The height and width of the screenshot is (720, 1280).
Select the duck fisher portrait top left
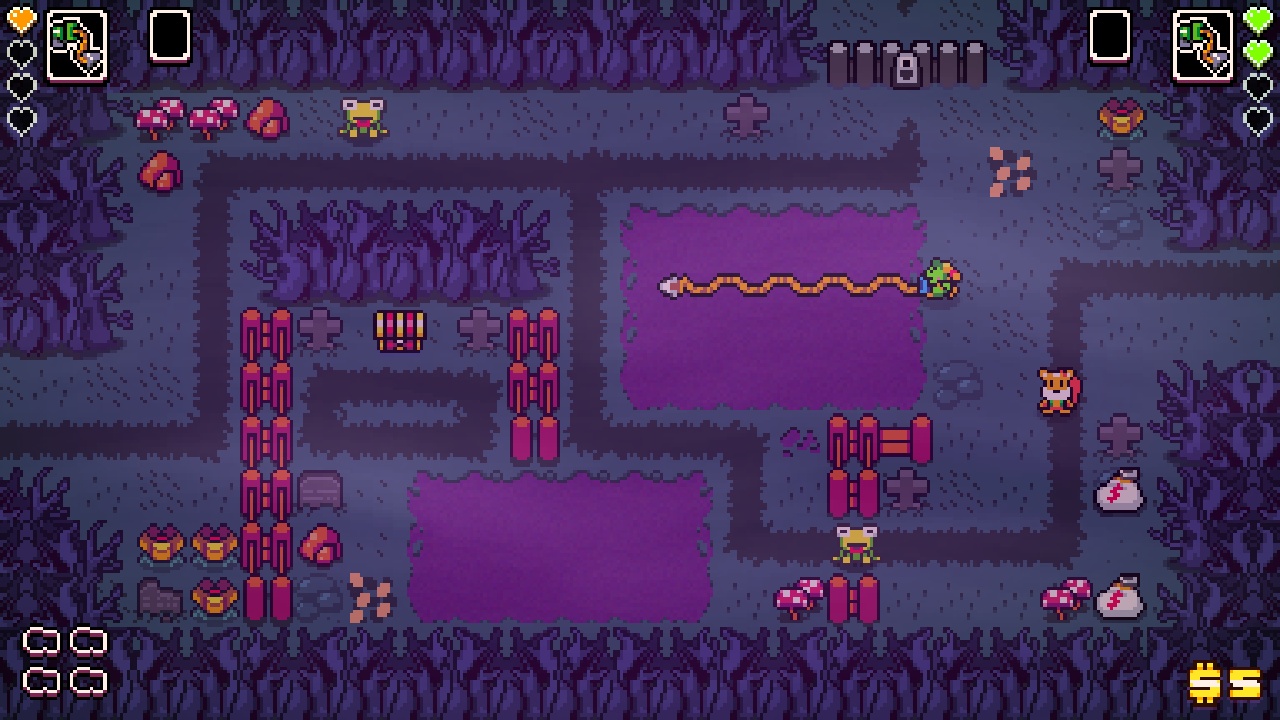tap(74, 42)
